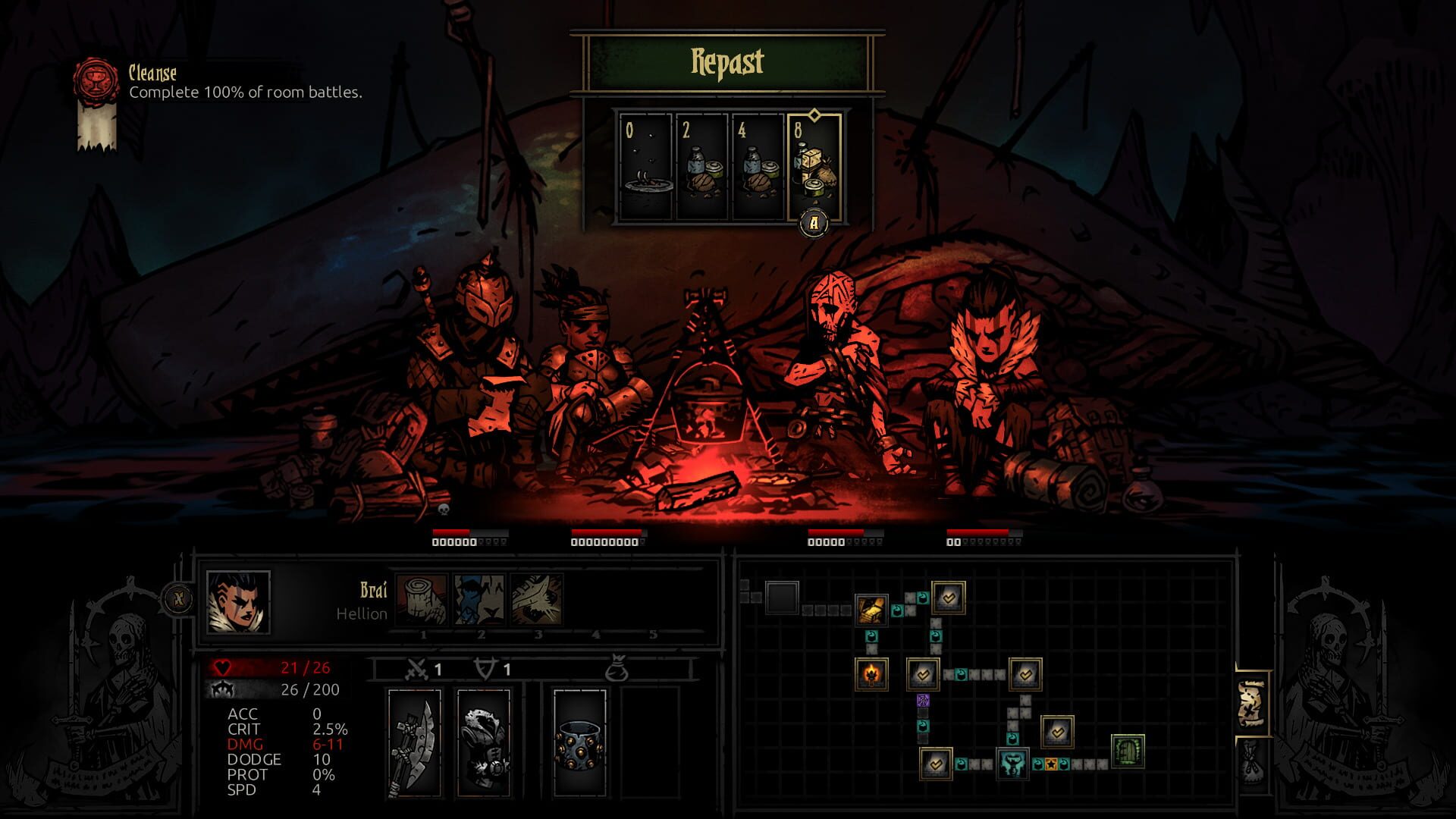Confirm the meal with the A button
The height and width of the screenshot is (819, 1456).
814,222
